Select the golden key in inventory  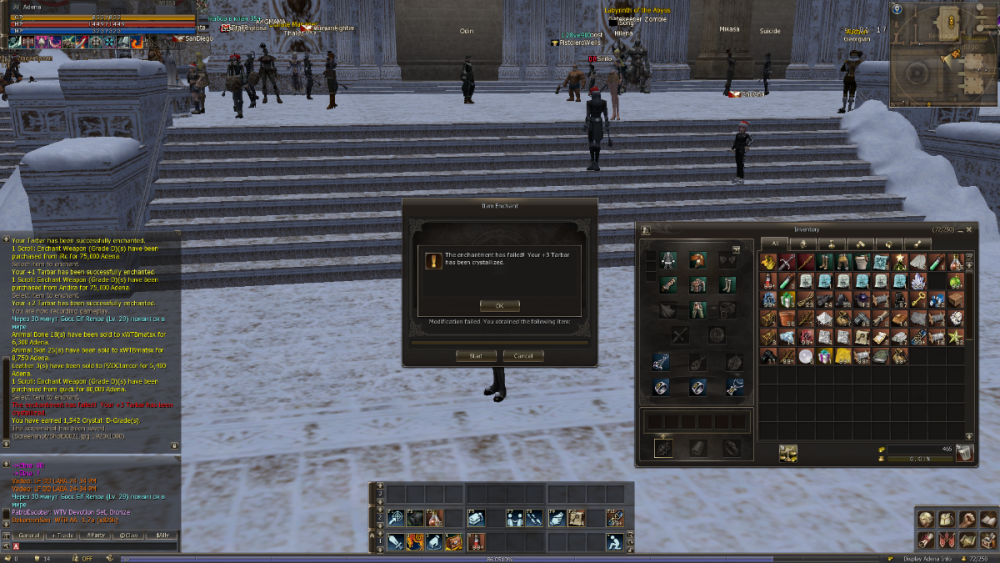tap(919, 299)
